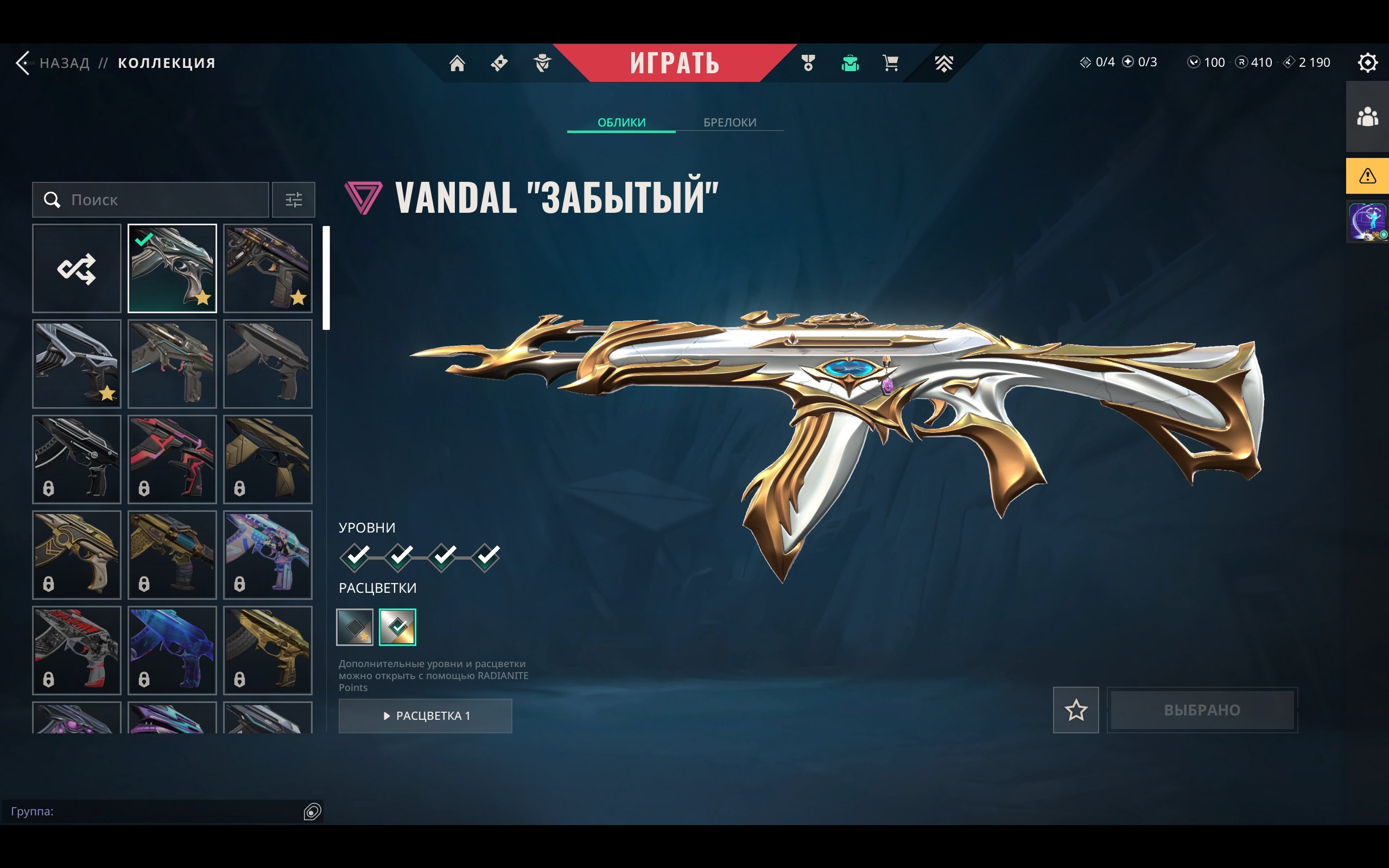Select the blue galaxy Vandal skin thumbnail
1389x868 pixels.
(x=172, y=650)
